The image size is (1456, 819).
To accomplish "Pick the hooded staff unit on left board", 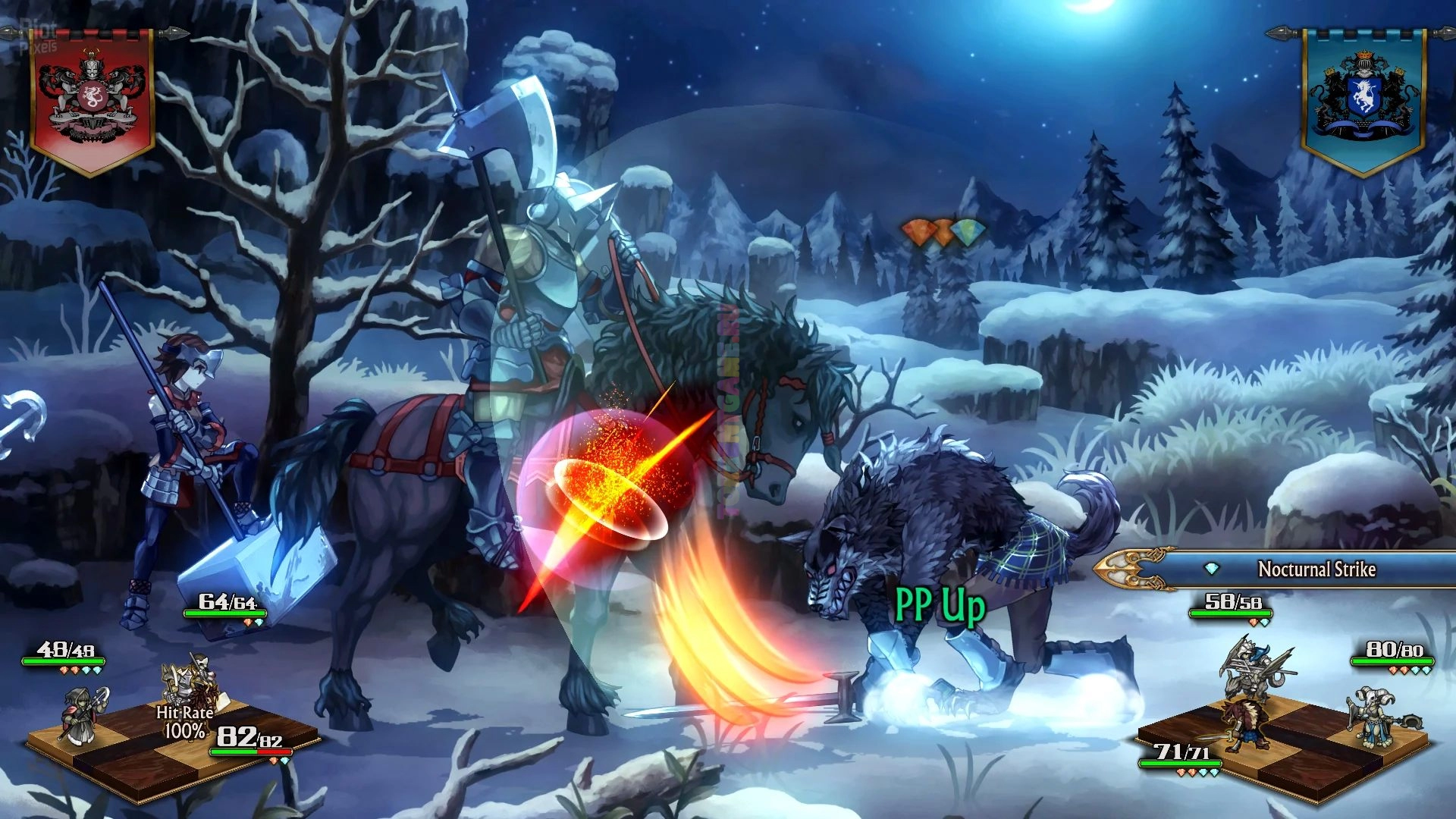I will (85, 715).
